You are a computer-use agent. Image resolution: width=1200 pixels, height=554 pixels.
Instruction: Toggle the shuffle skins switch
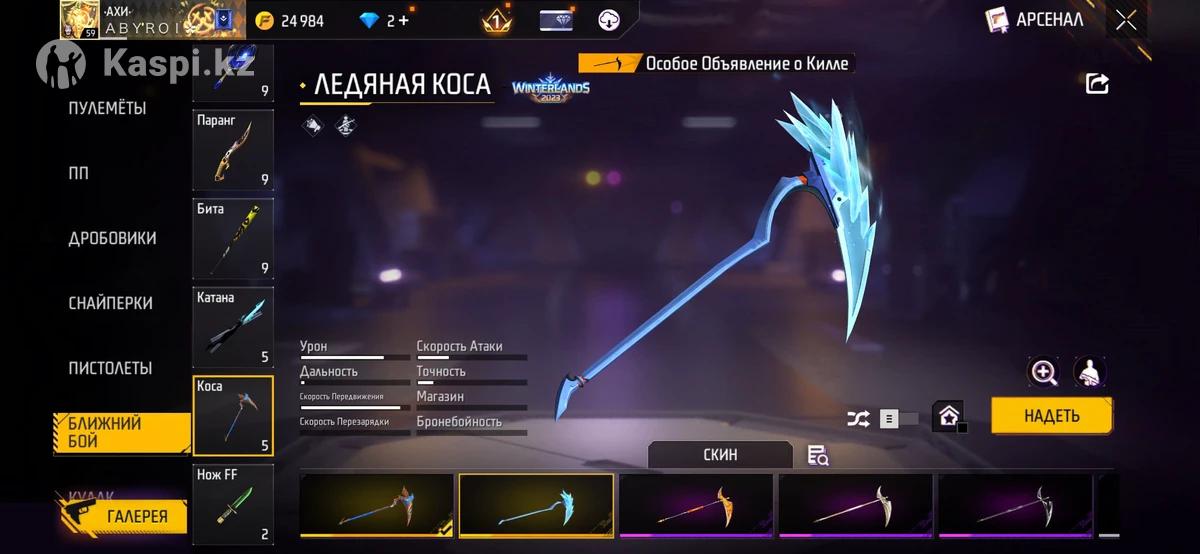[x=897, y=419]
